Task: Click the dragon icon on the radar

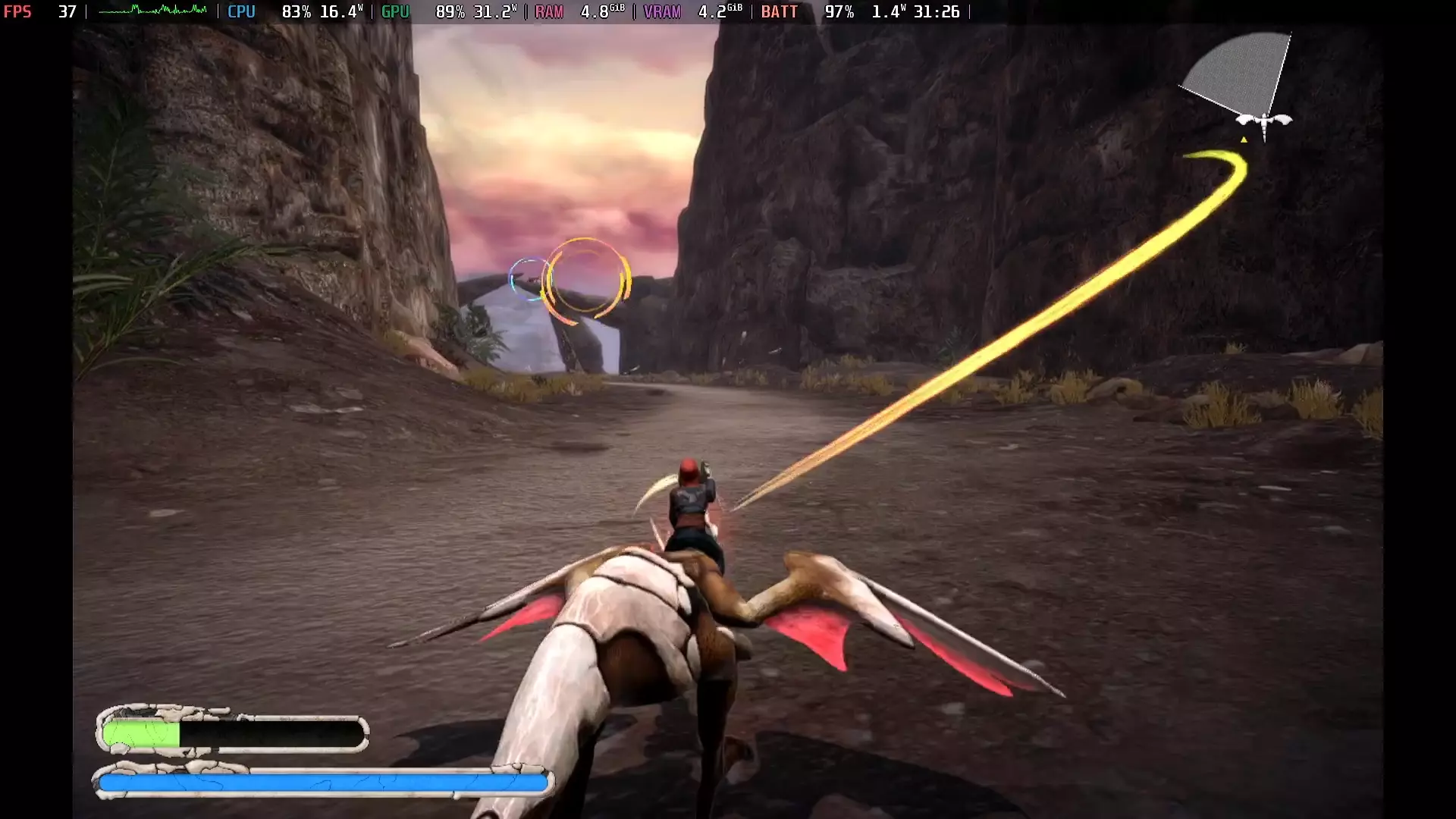Action: [1263, 118]
